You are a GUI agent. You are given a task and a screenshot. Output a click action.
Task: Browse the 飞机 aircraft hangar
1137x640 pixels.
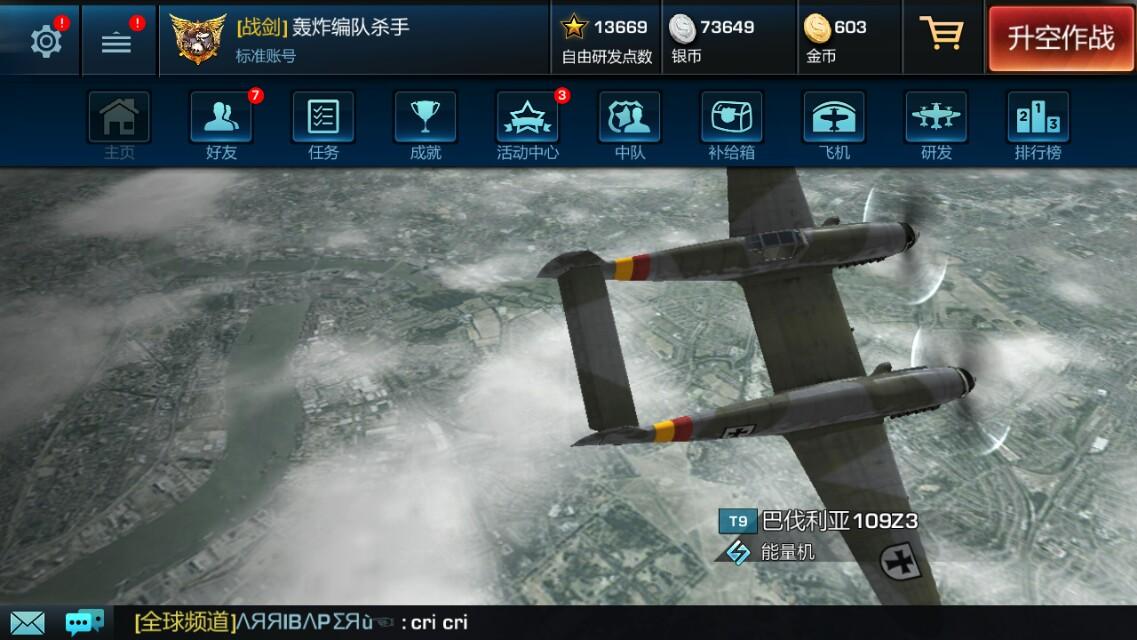coord(833,125)
